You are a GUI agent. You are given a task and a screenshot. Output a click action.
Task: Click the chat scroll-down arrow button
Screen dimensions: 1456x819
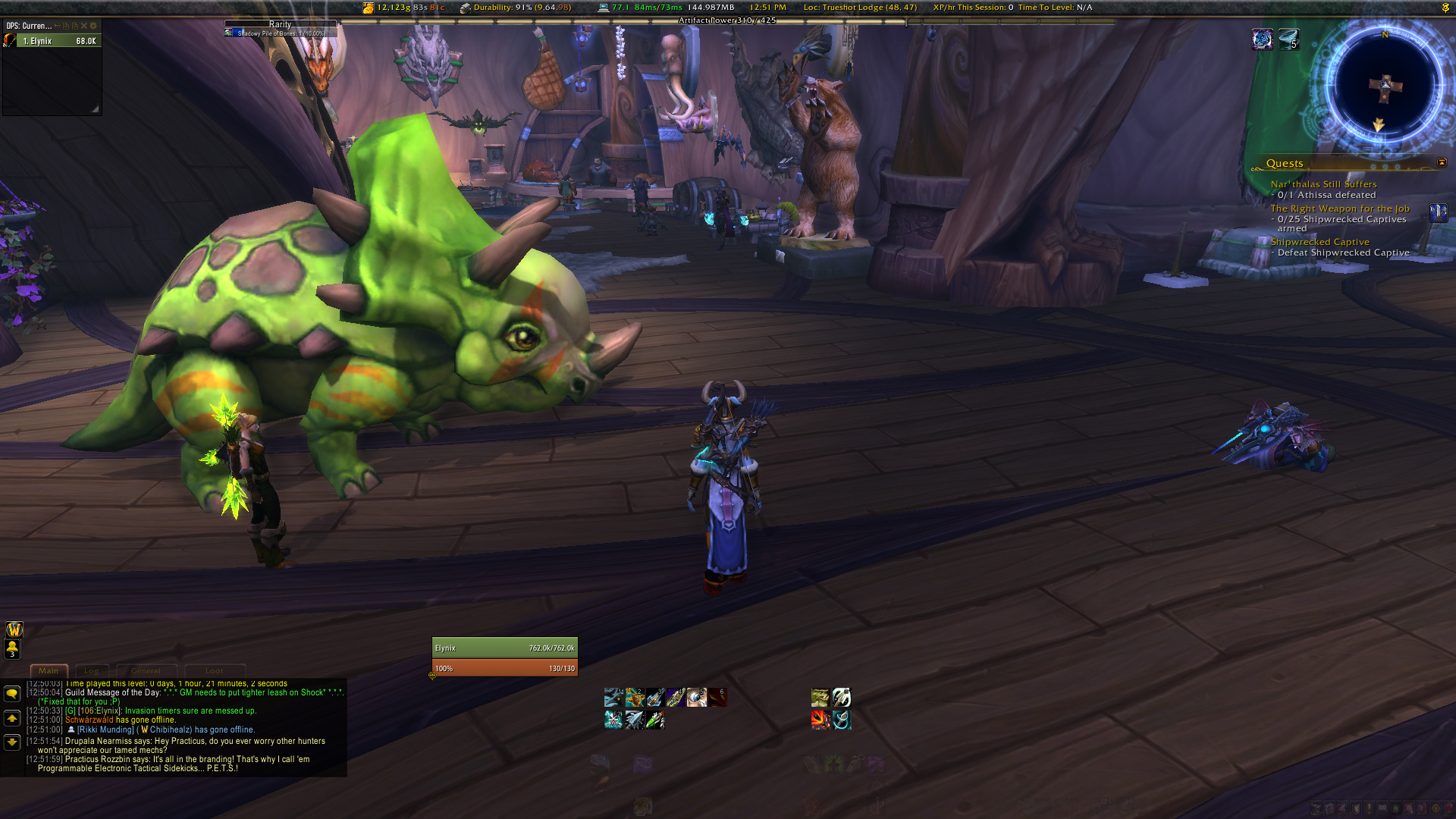point(12,742)
